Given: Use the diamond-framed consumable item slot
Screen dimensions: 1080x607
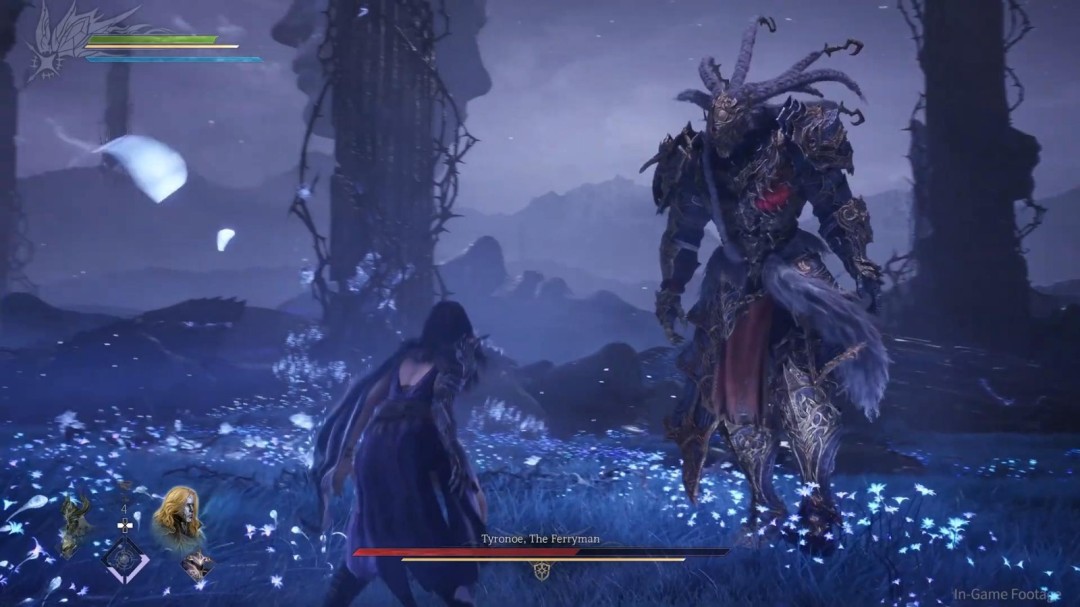Looking at the screenshot, I should 126,558.
